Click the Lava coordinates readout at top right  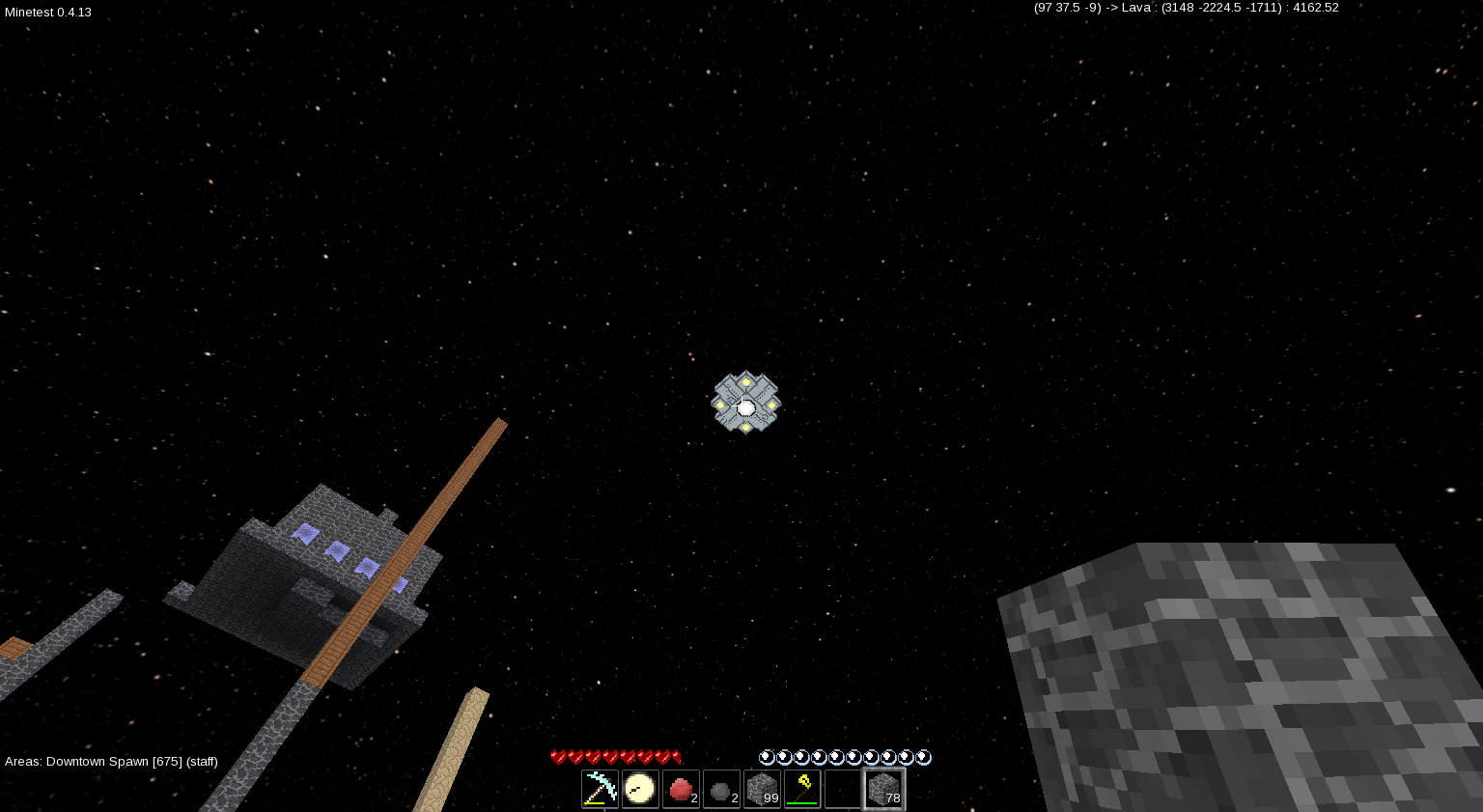click(1186, 7)
